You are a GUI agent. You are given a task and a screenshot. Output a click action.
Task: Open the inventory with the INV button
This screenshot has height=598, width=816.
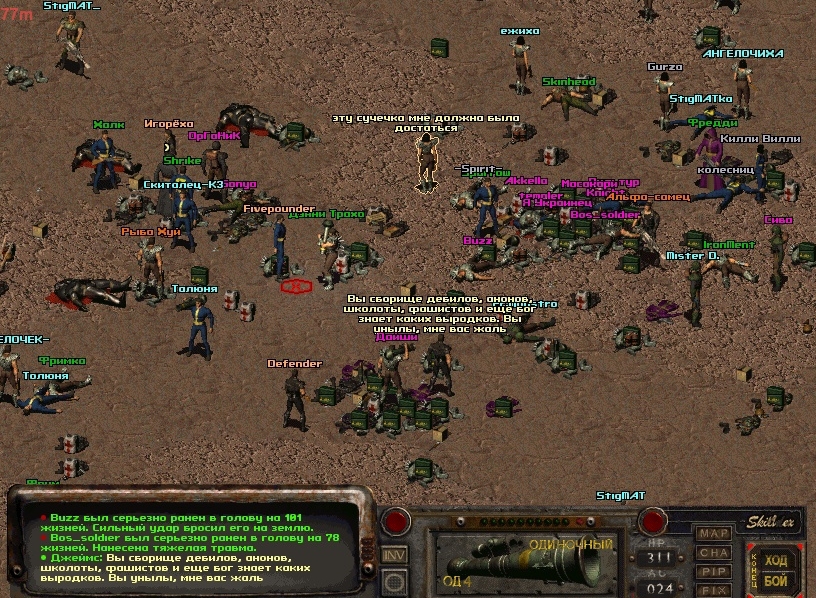(396, 554)
